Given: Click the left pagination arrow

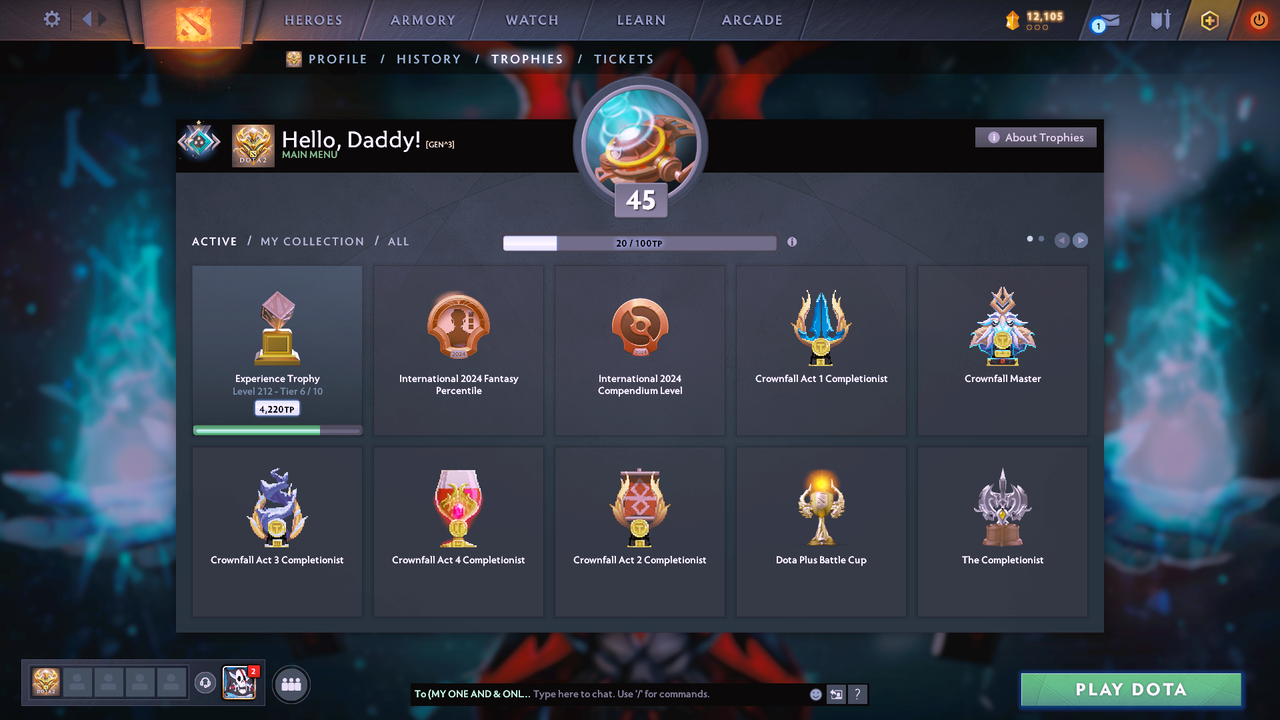Looking at the screenshot, I should tap(1062, 240).
